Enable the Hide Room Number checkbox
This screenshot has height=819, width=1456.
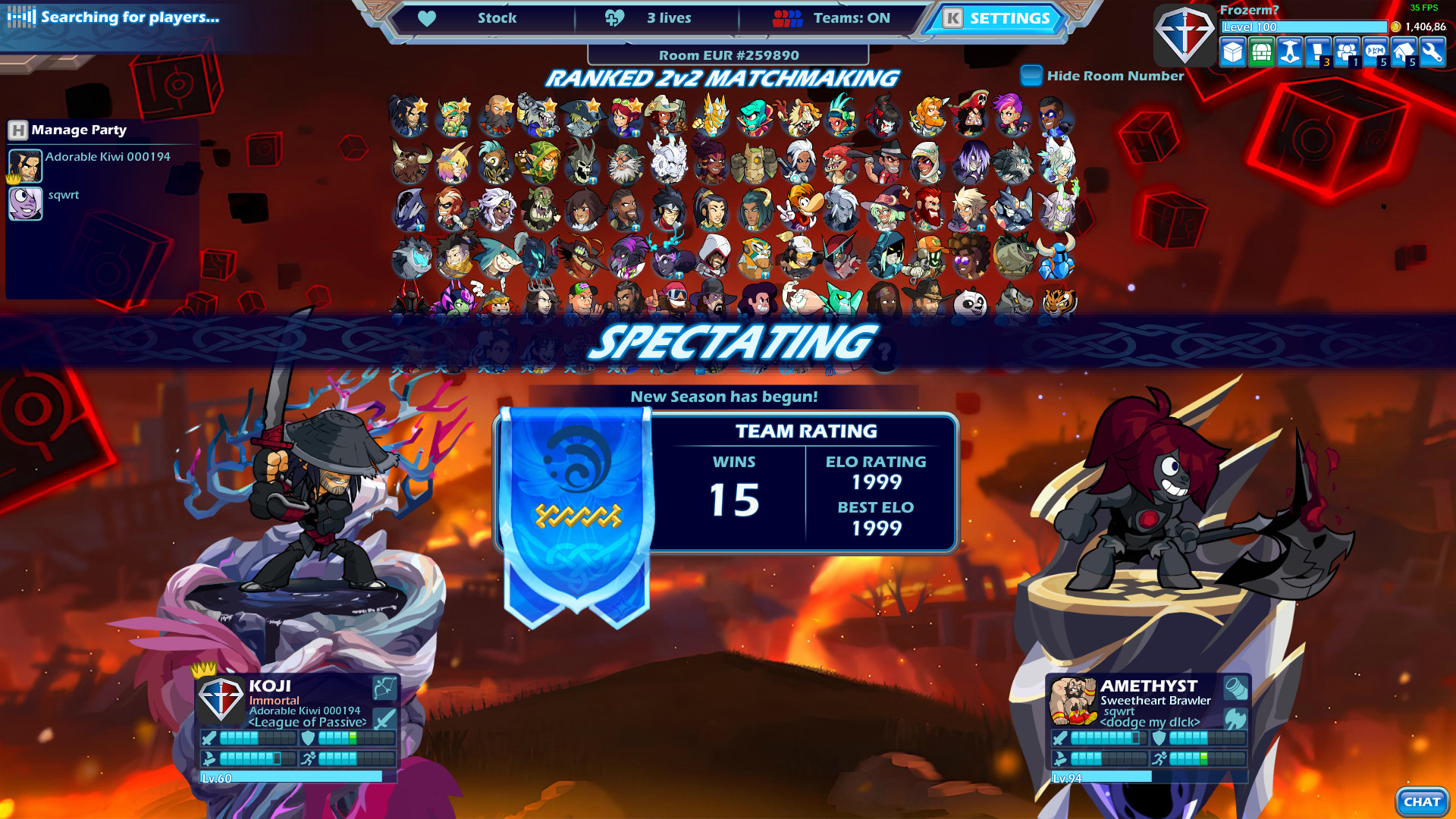pyautogui.click(x=1031, y=75)
